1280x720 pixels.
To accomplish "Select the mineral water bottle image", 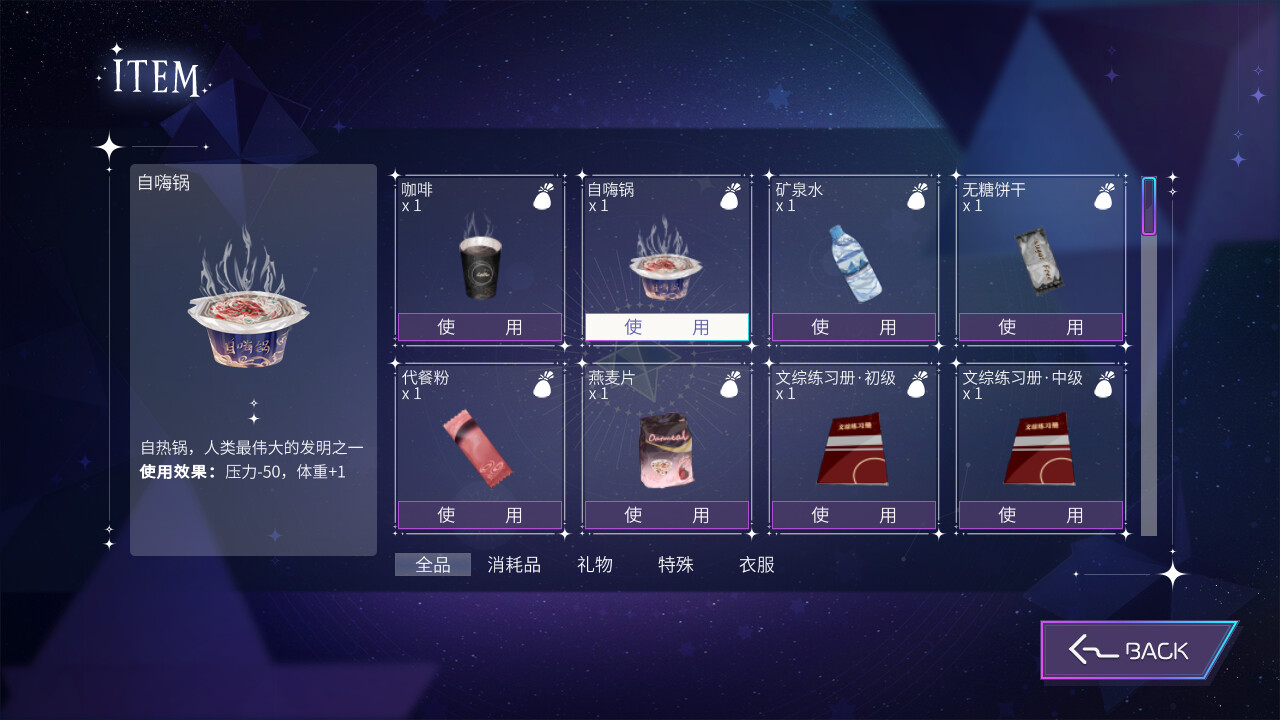I will tap(854, 263).
